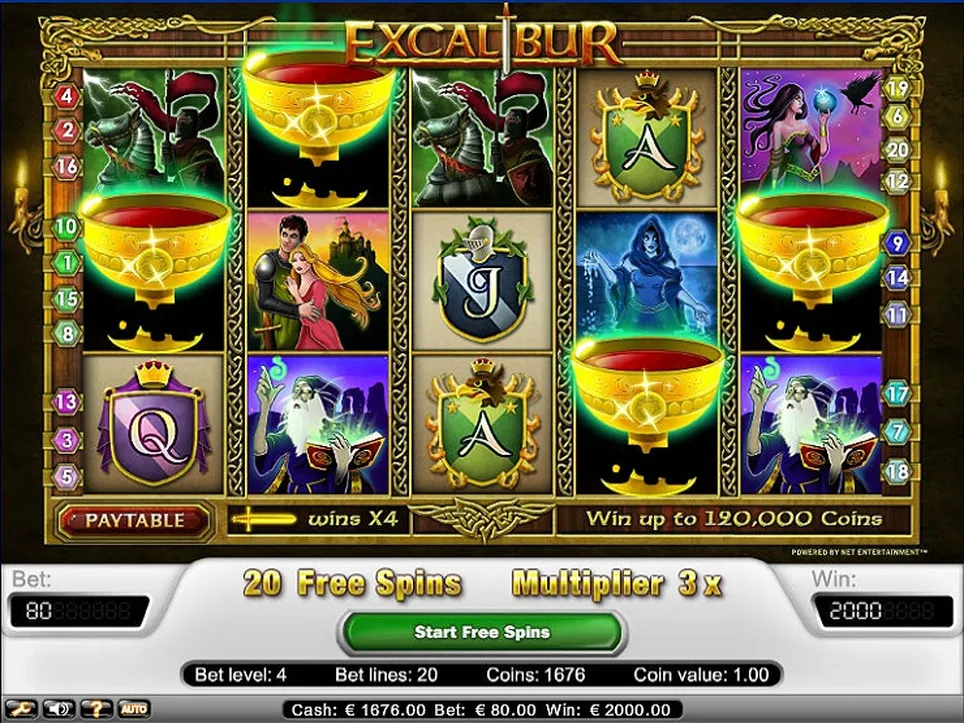Select the purple bet line 13 marker

click(x=67, y=403)
